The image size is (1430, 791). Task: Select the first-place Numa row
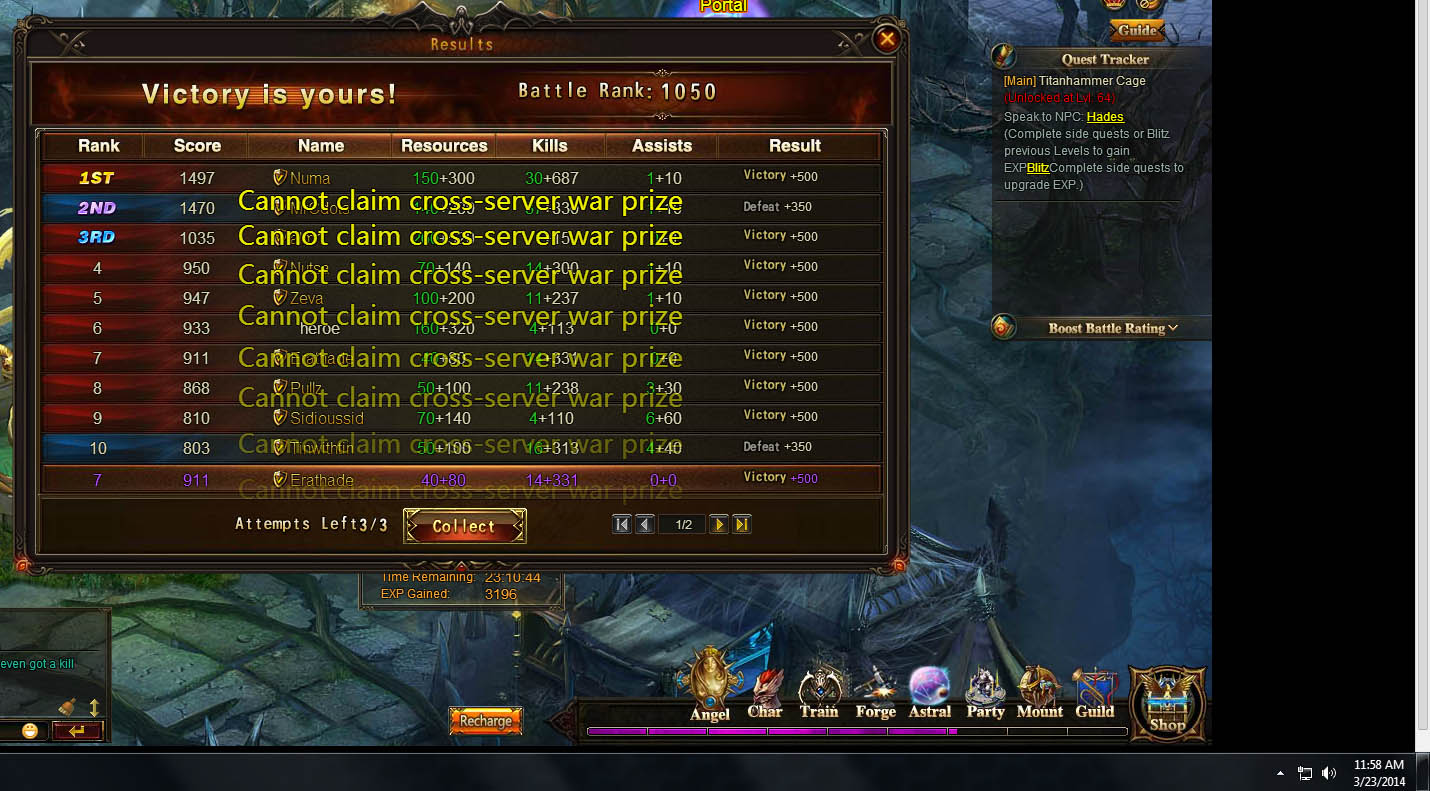tap(460, 178)
